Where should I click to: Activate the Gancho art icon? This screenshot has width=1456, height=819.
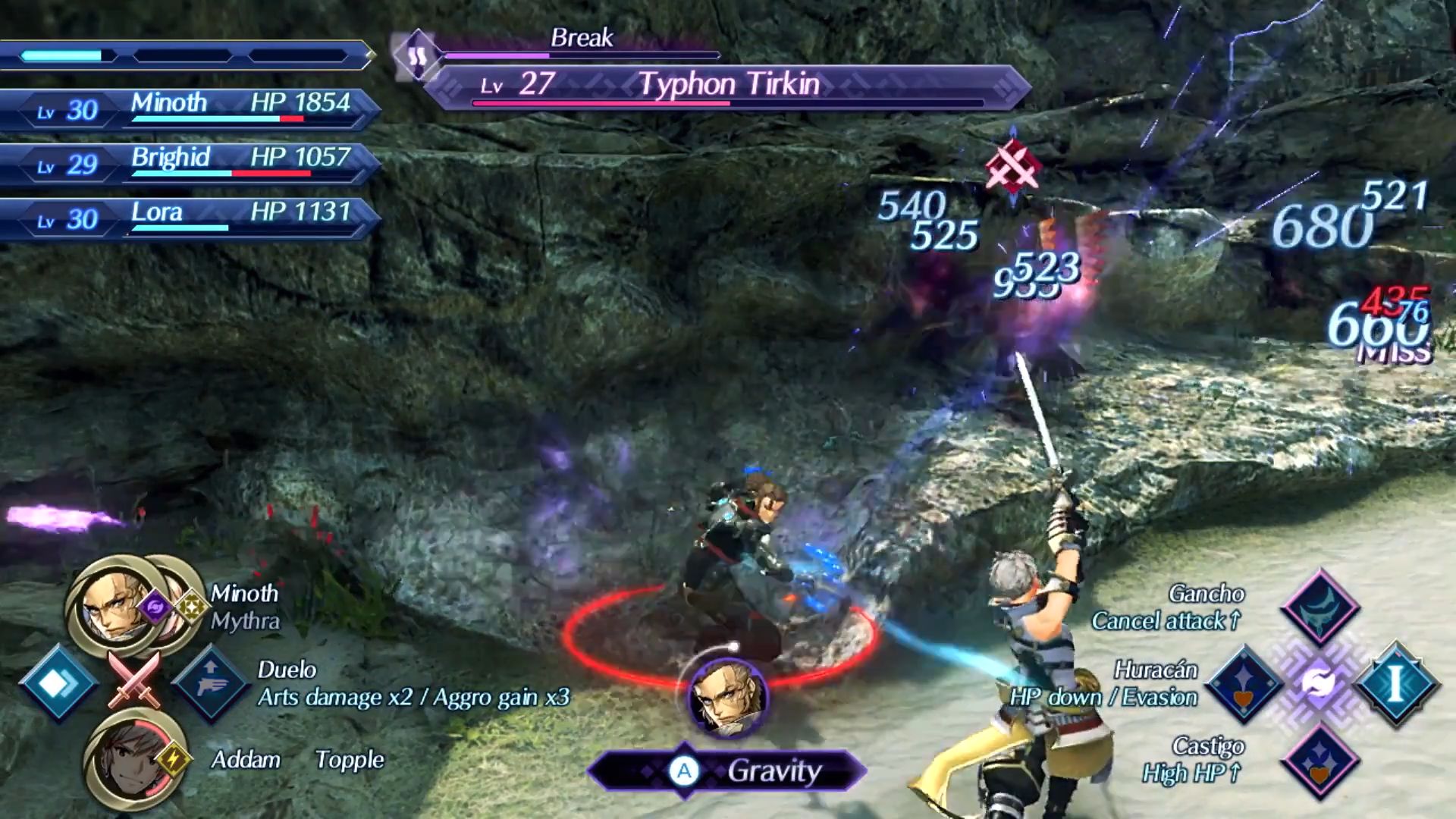[x=1319, y=607]
